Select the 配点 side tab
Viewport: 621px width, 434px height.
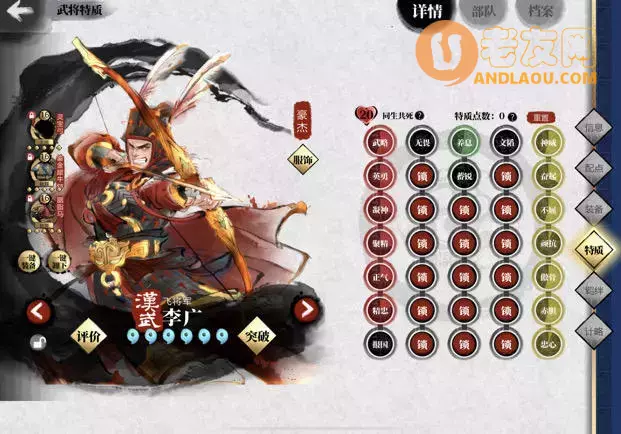(594, 170)
